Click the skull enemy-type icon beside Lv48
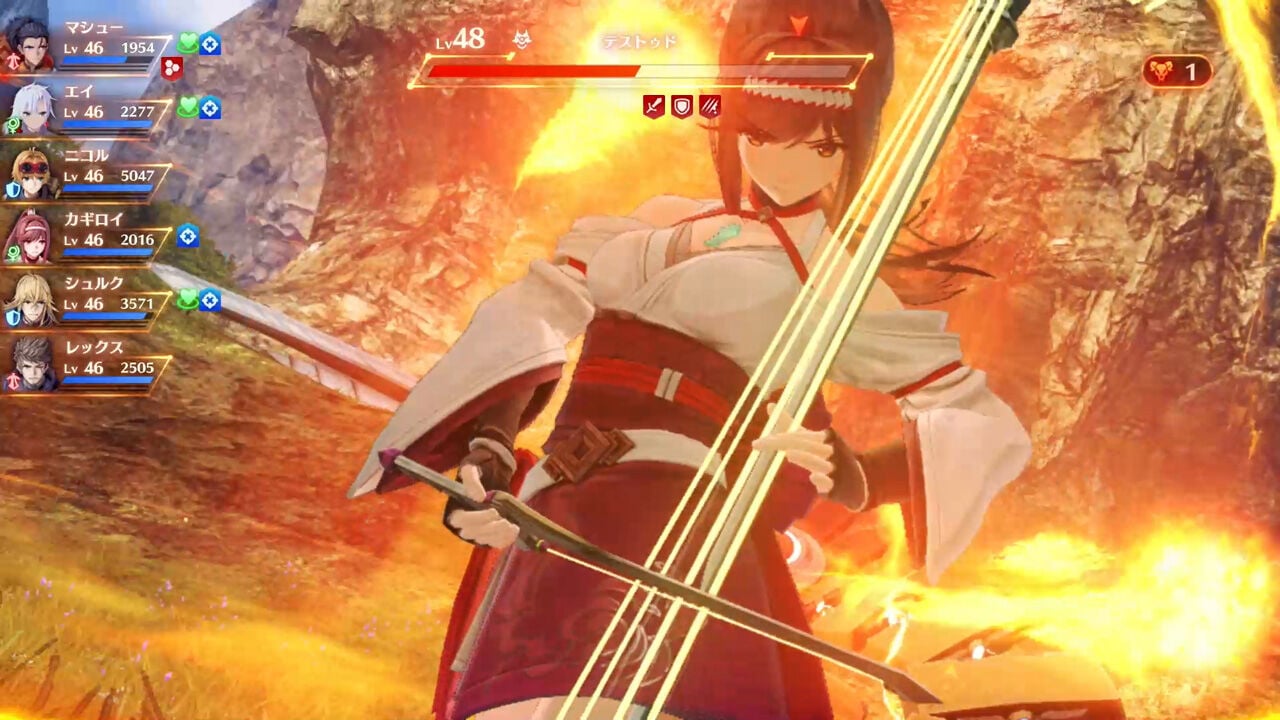 [x=520, y=38]
